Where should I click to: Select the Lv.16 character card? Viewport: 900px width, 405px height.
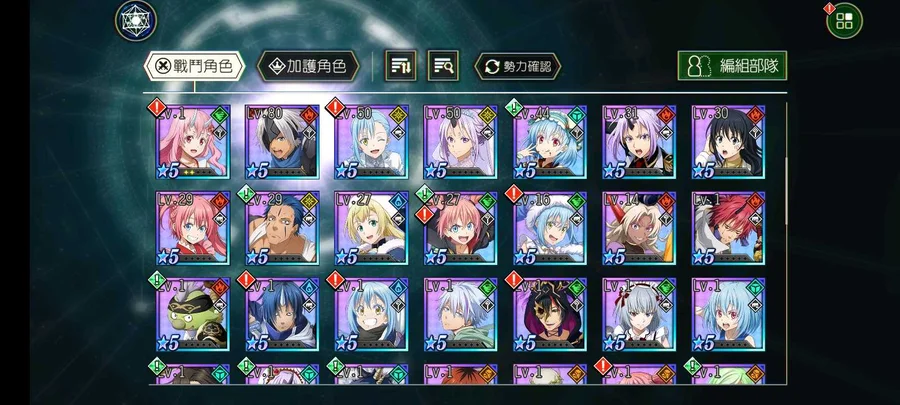click(549, 228)
